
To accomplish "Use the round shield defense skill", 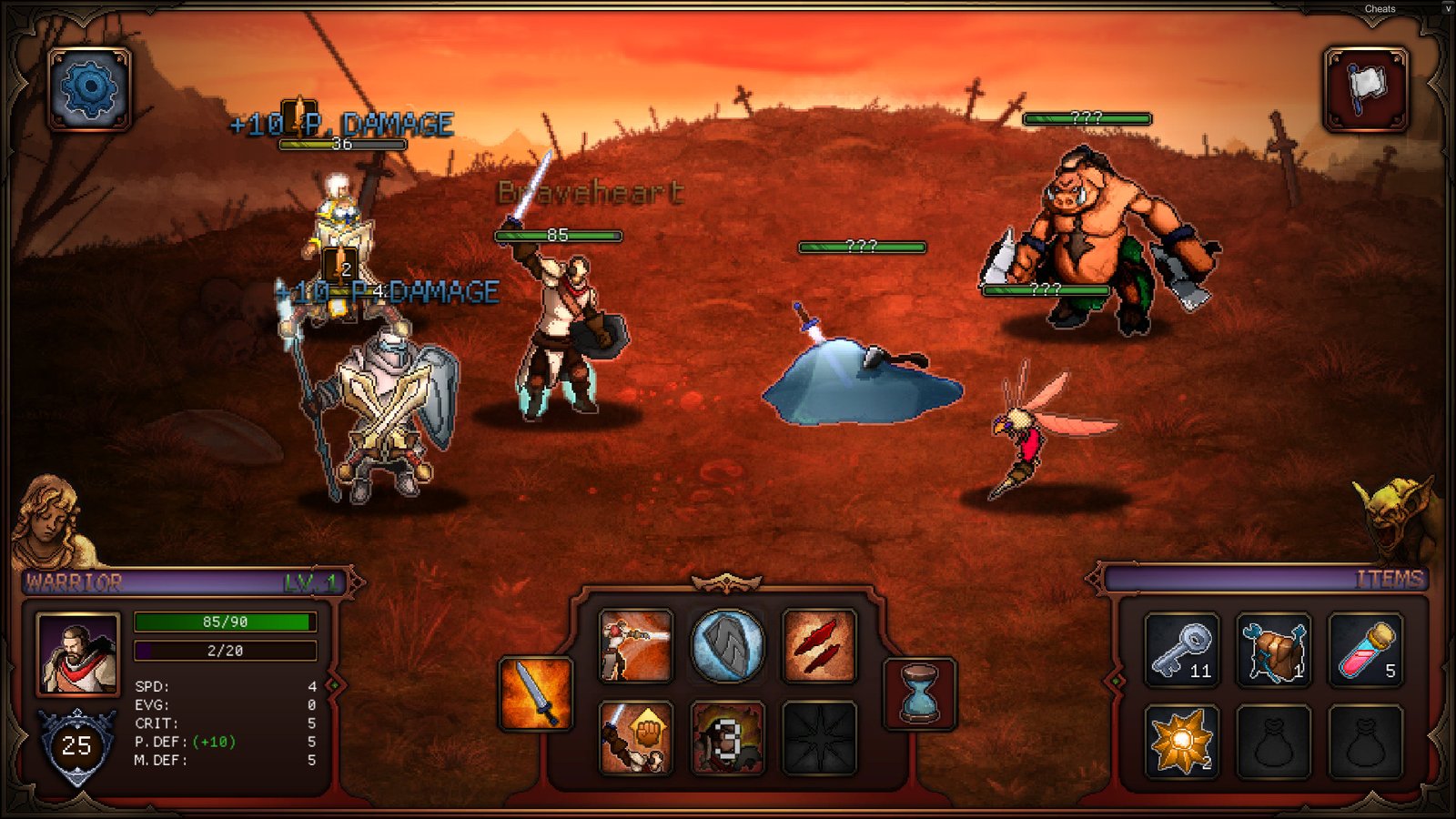I will coord(727,645).
